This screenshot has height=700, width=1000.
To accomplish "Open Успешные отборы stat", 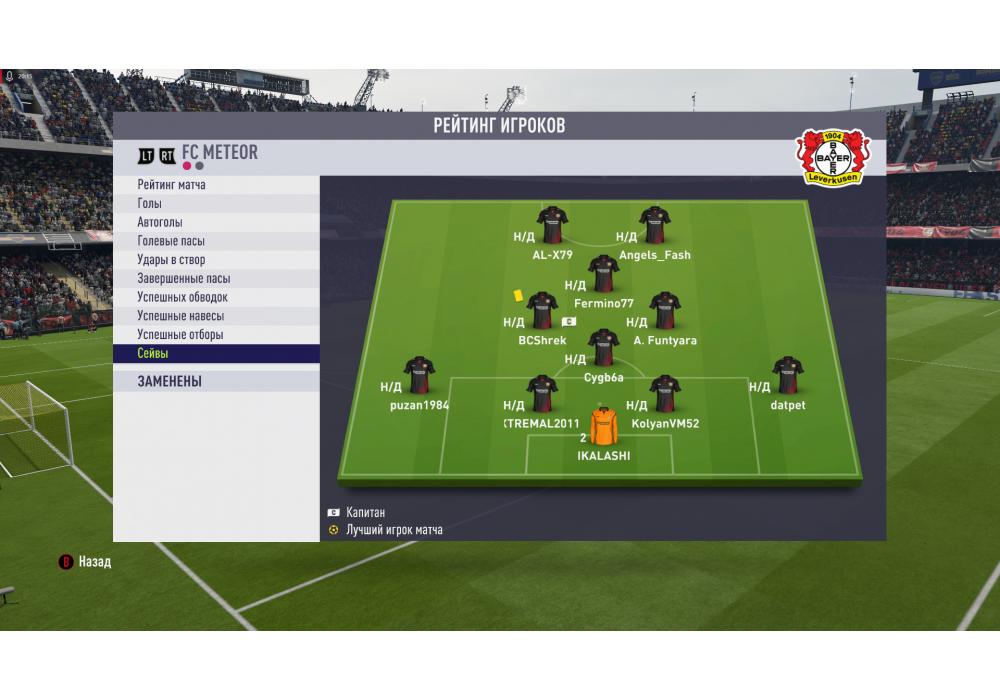I will tap(180, 335).
